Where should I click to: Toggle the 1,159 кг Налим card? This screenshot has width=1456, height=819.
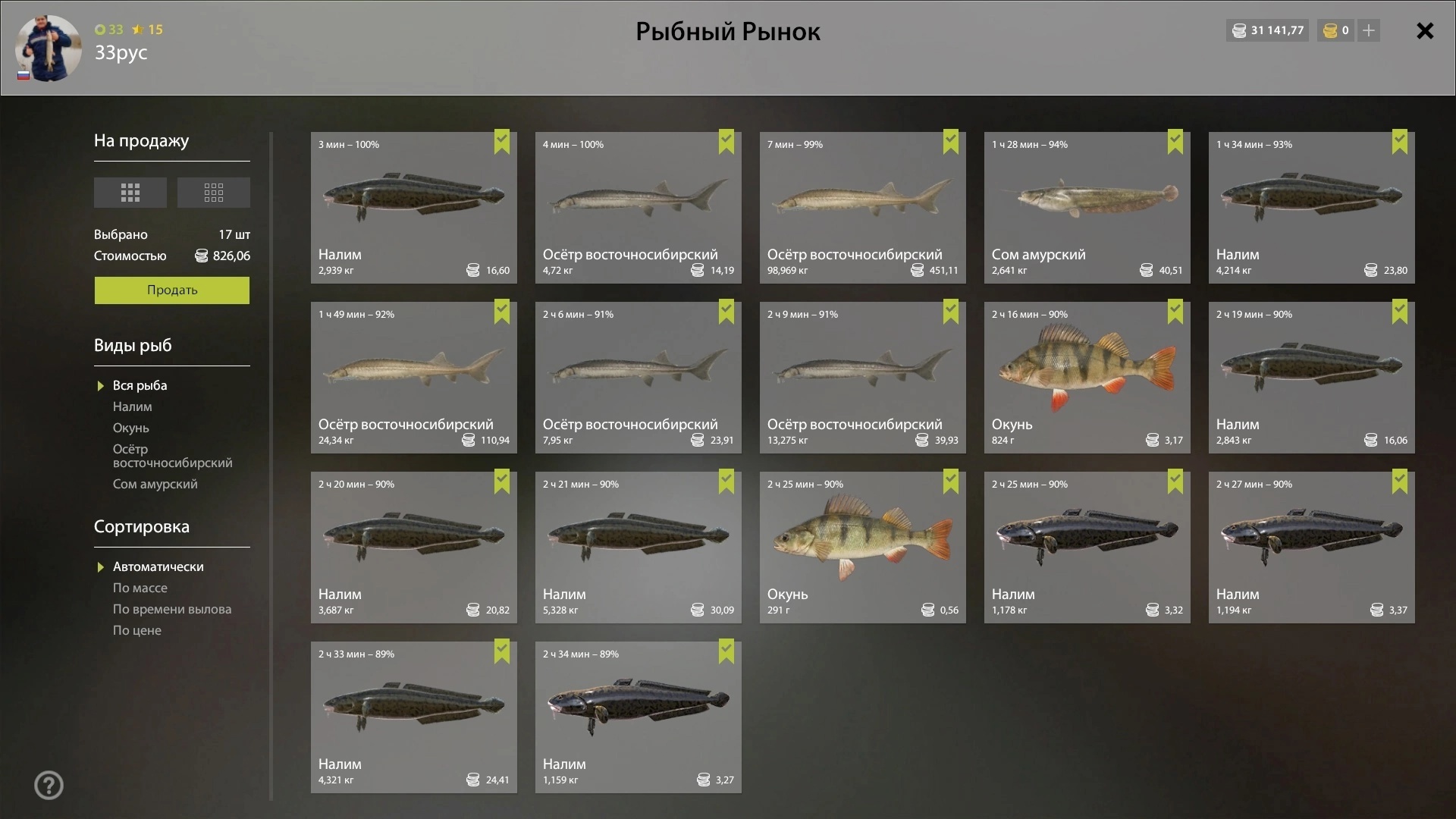[638, 717]
